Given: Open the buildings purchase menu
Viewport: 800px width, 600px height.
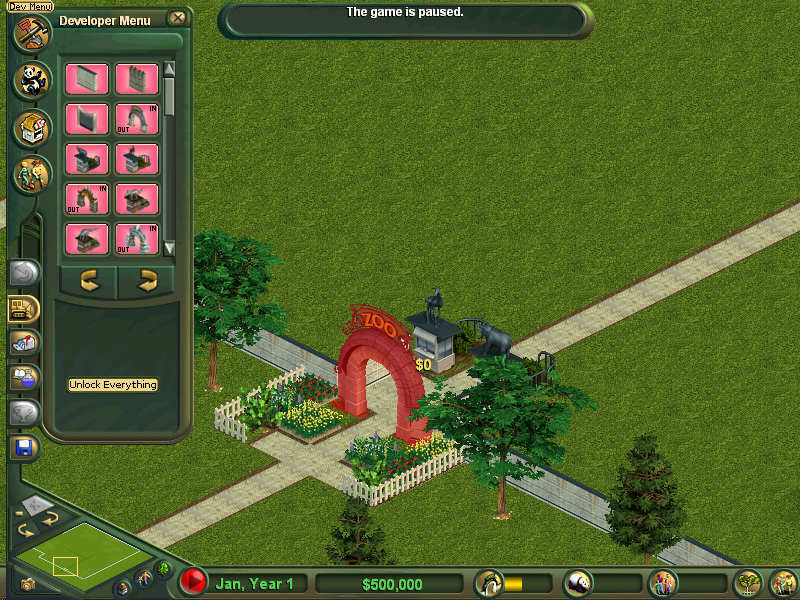Looking at the screenshot, I should click(31, 128).
